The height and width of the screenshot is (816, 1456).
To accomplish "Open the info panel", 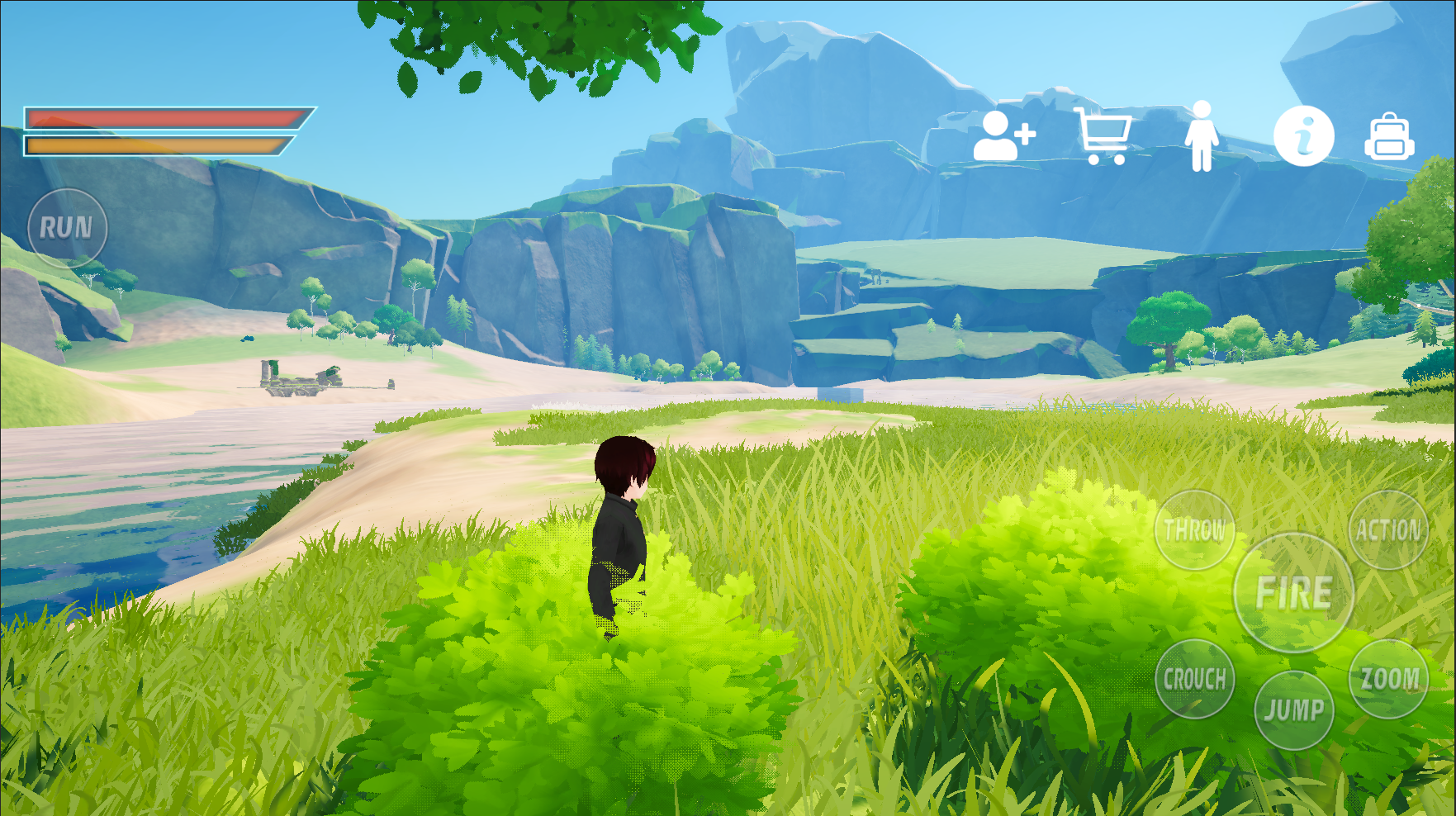I will pyautogui.click(x=1303, y=136).
